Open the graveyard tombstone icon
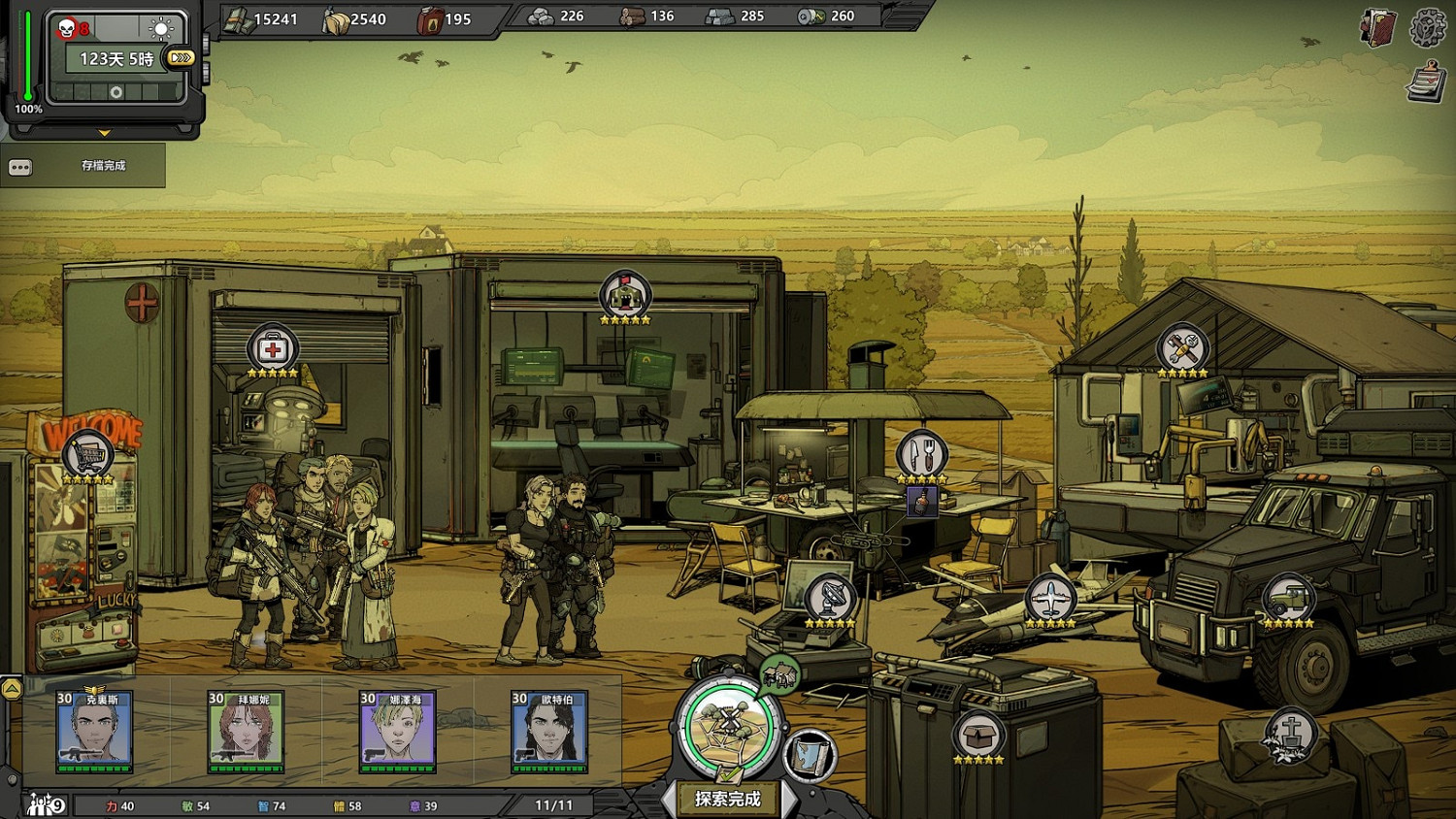This screenshot has width=1456, height=819. tap(1290, 735)
